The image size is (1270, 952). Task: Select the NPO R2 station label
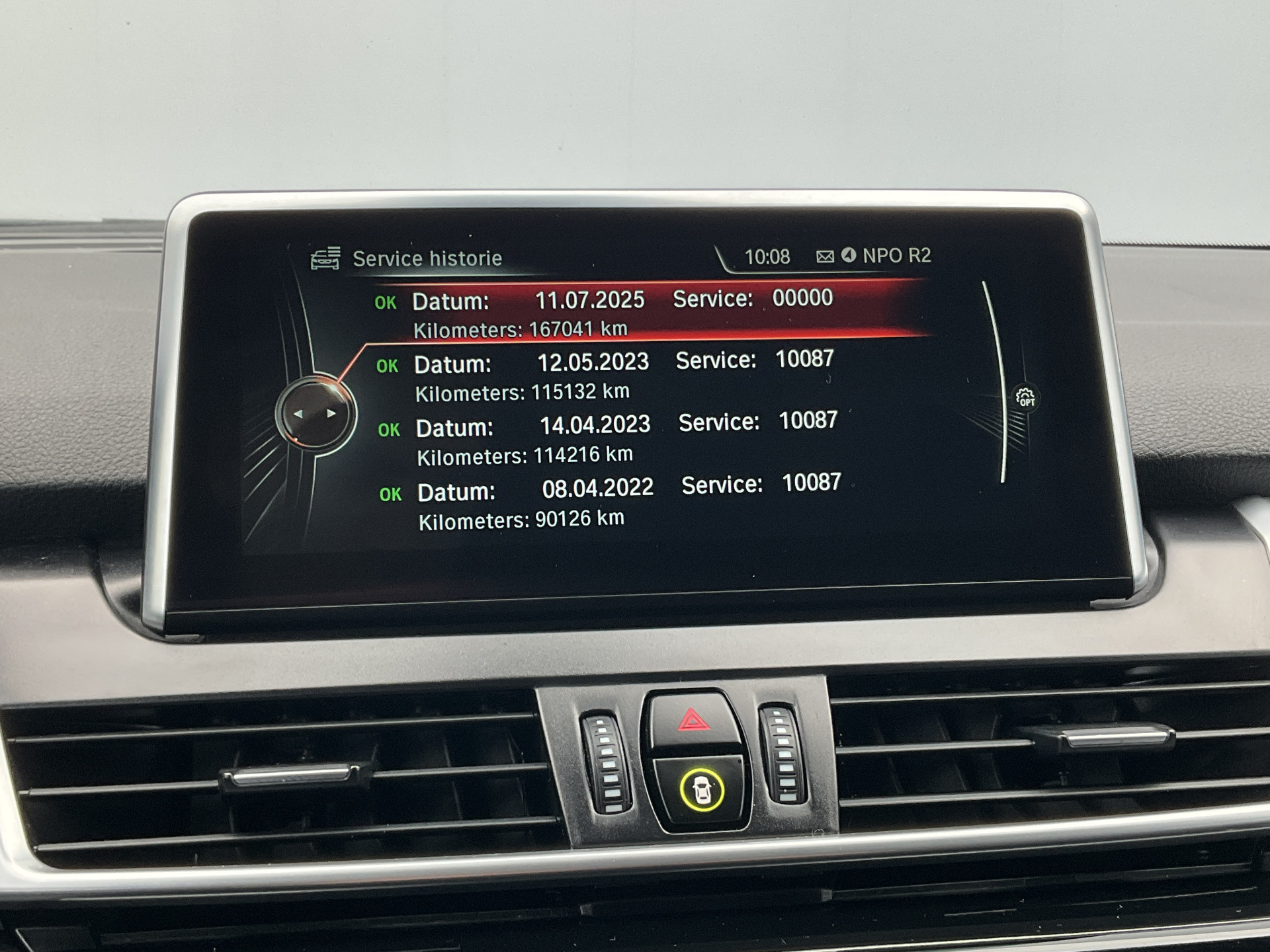point(898,257)
